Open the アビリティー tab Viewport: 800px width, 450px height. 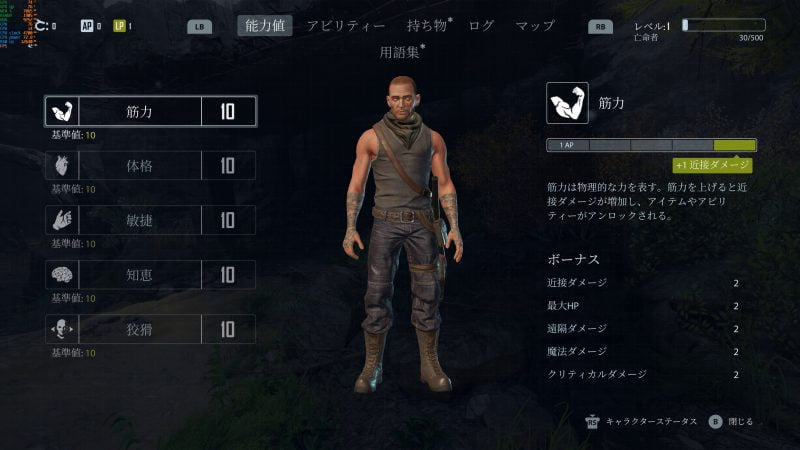click(x=346, y=25)
